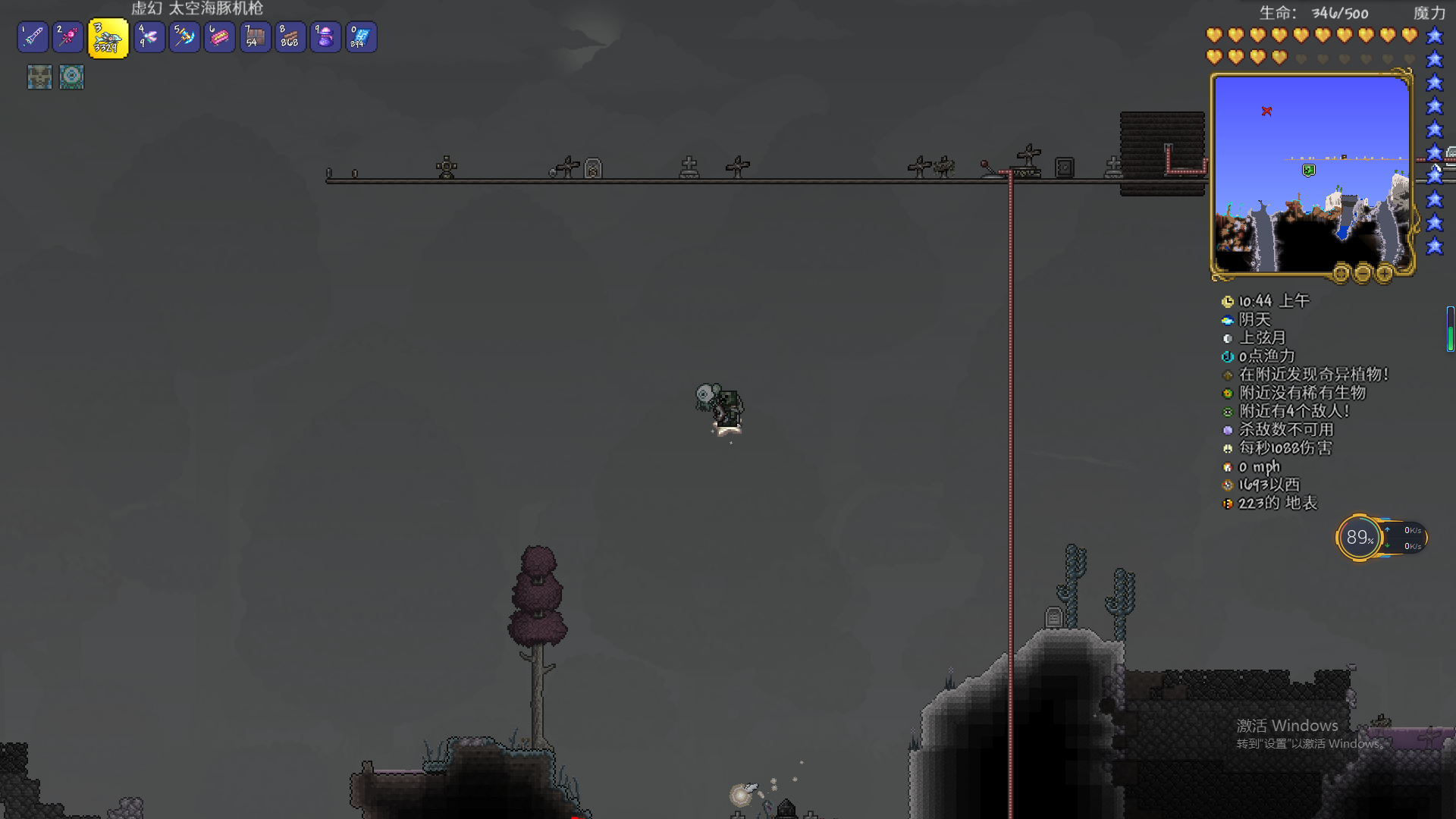Click the minimap zoom-out minus button
Screen dimensions: 1456x819
tap(1363, 273)
